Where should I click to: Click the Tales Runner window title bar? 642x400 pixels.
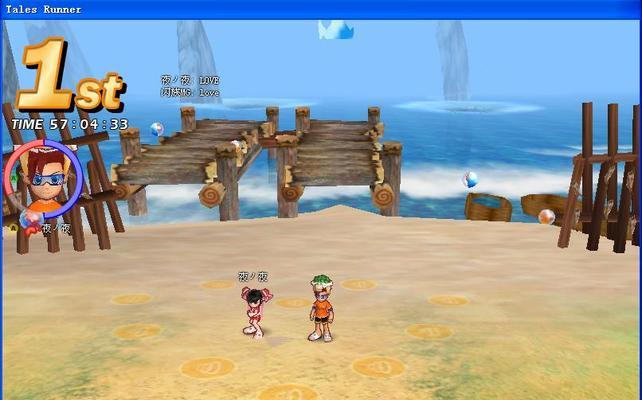click(320, 9)
